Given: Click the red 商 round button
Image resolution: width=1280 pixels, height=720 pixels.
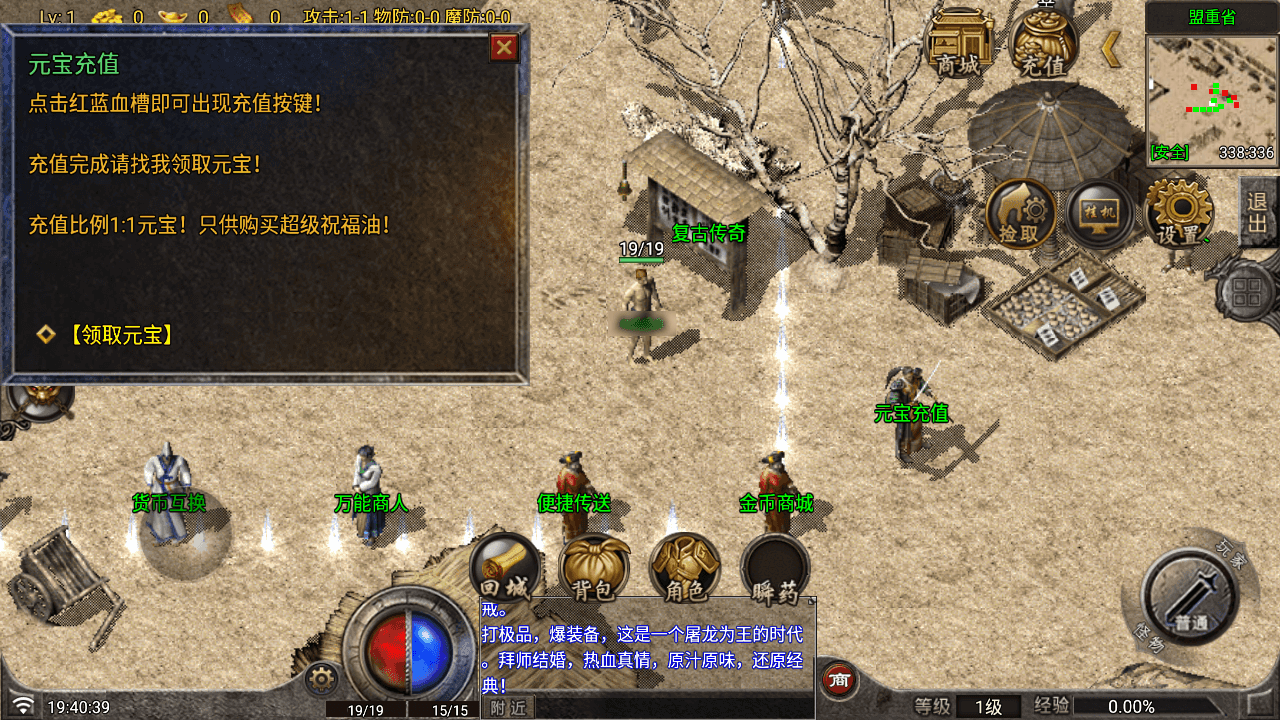Looking at the screenshot, I should click(840, 680).
